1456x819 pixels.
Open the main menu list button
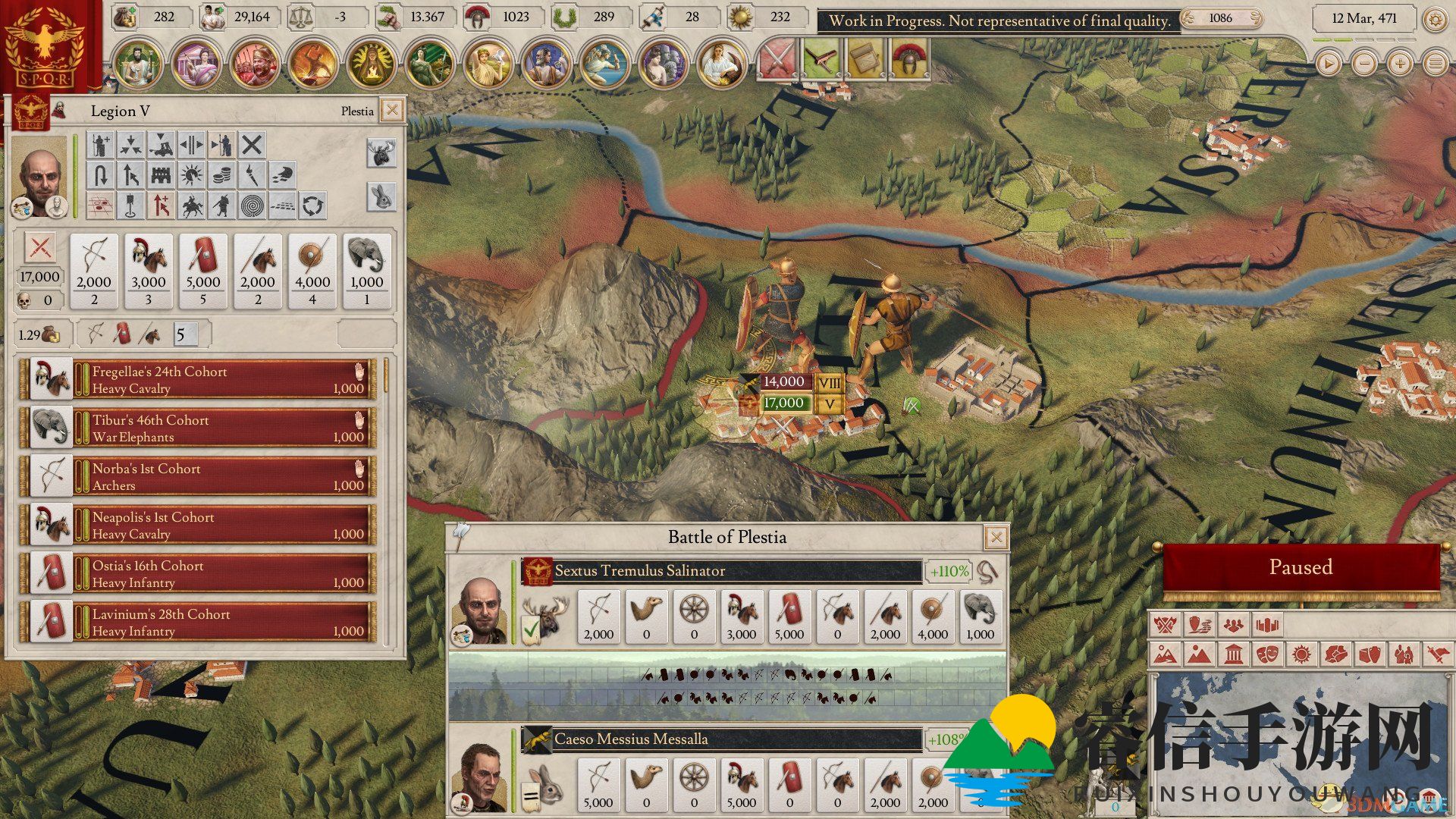tap(1436, 64)
